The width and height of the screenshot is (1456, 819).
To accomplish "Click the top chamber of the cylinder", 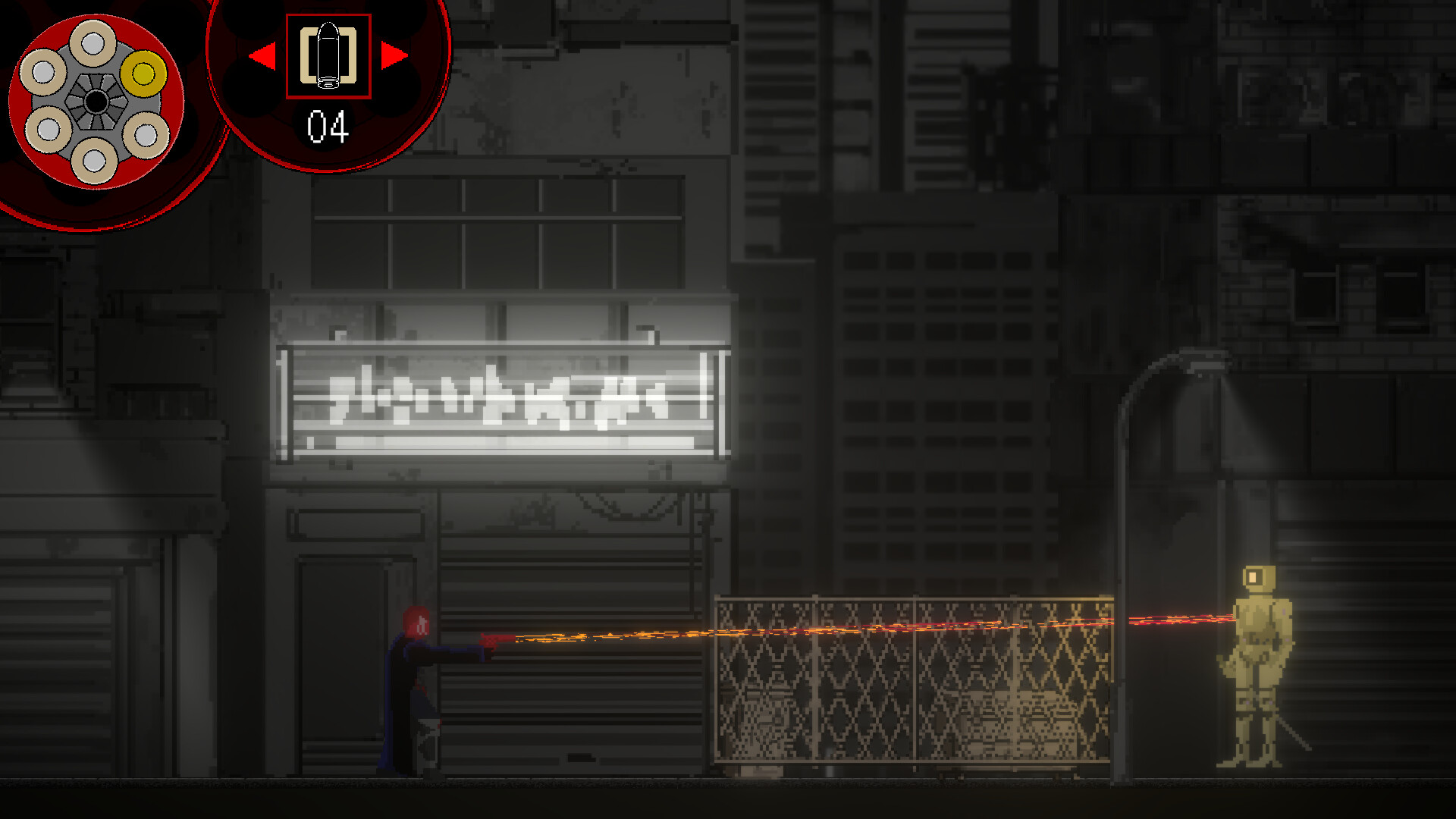I will tap(93, 44).
